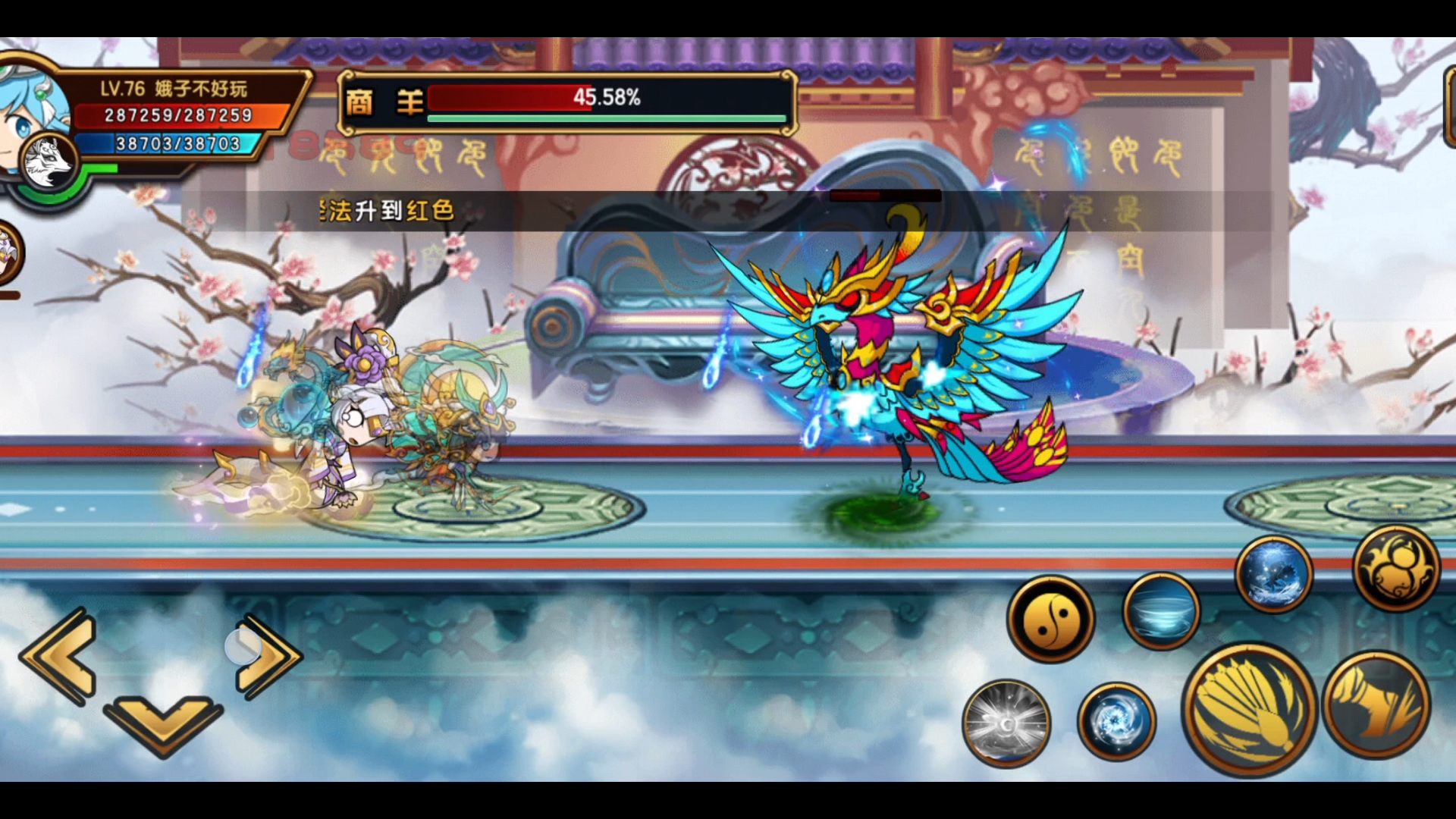Hit the large feather fan attack button
The image size is (1456, 819).
(x=1250, y=709)
